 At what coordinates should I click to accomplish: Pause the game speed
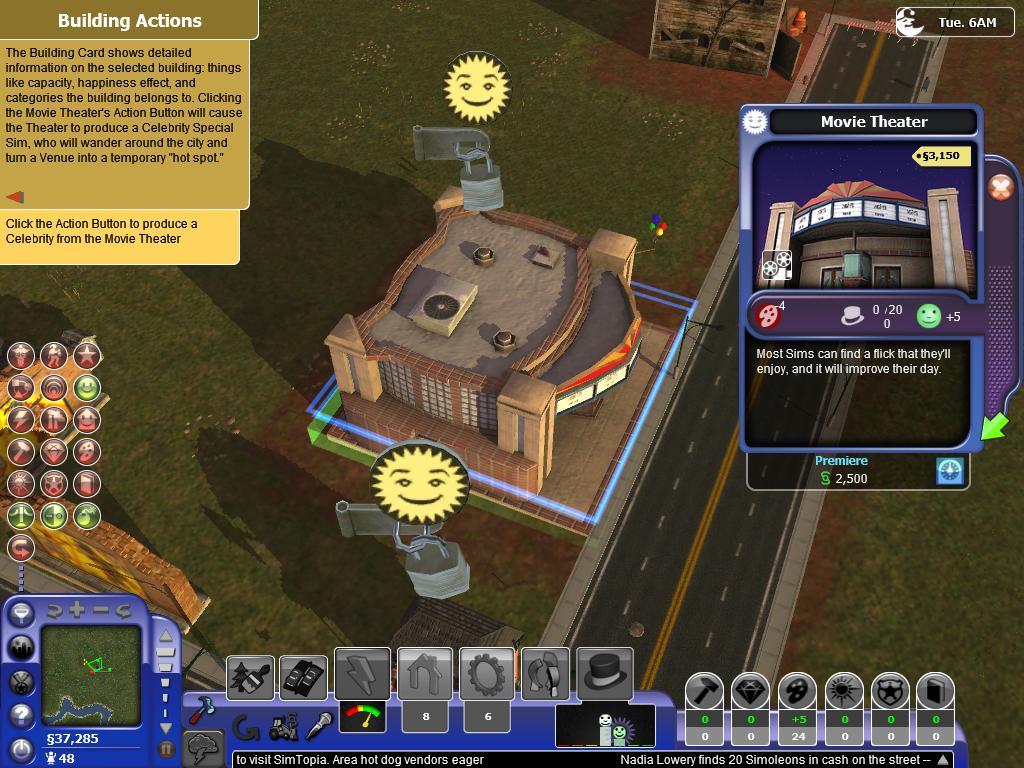166,747
